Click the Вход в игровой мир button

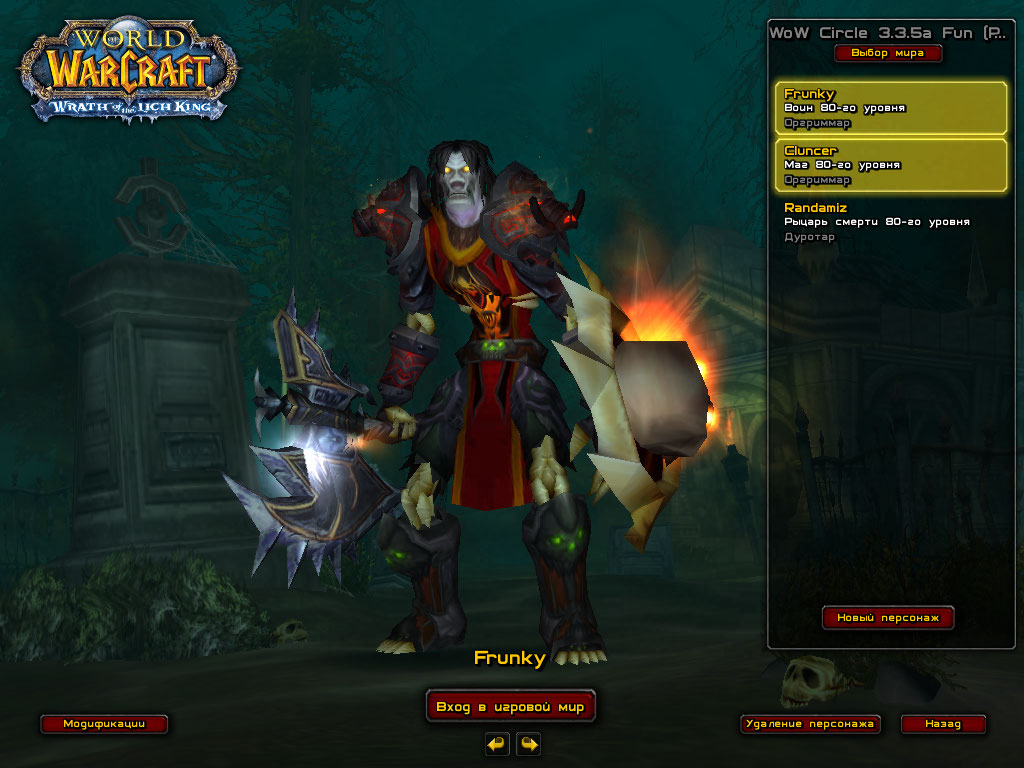pos(510,707)
